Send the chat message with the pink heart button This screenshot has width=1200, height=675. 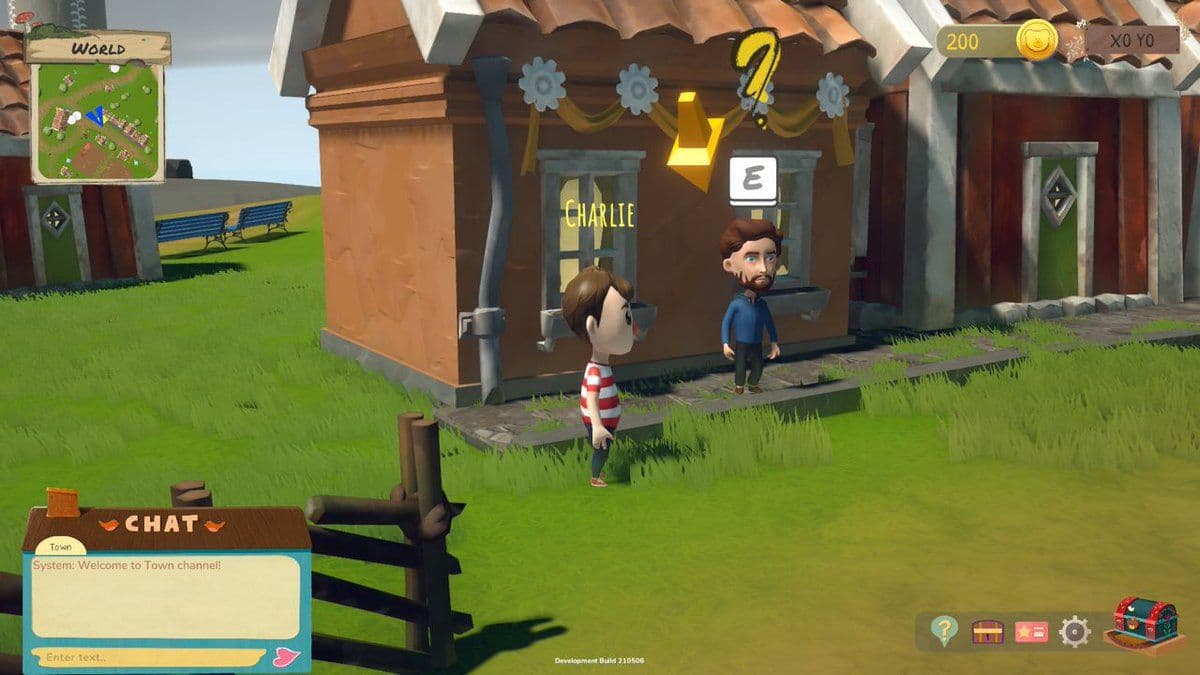(285, 657)
